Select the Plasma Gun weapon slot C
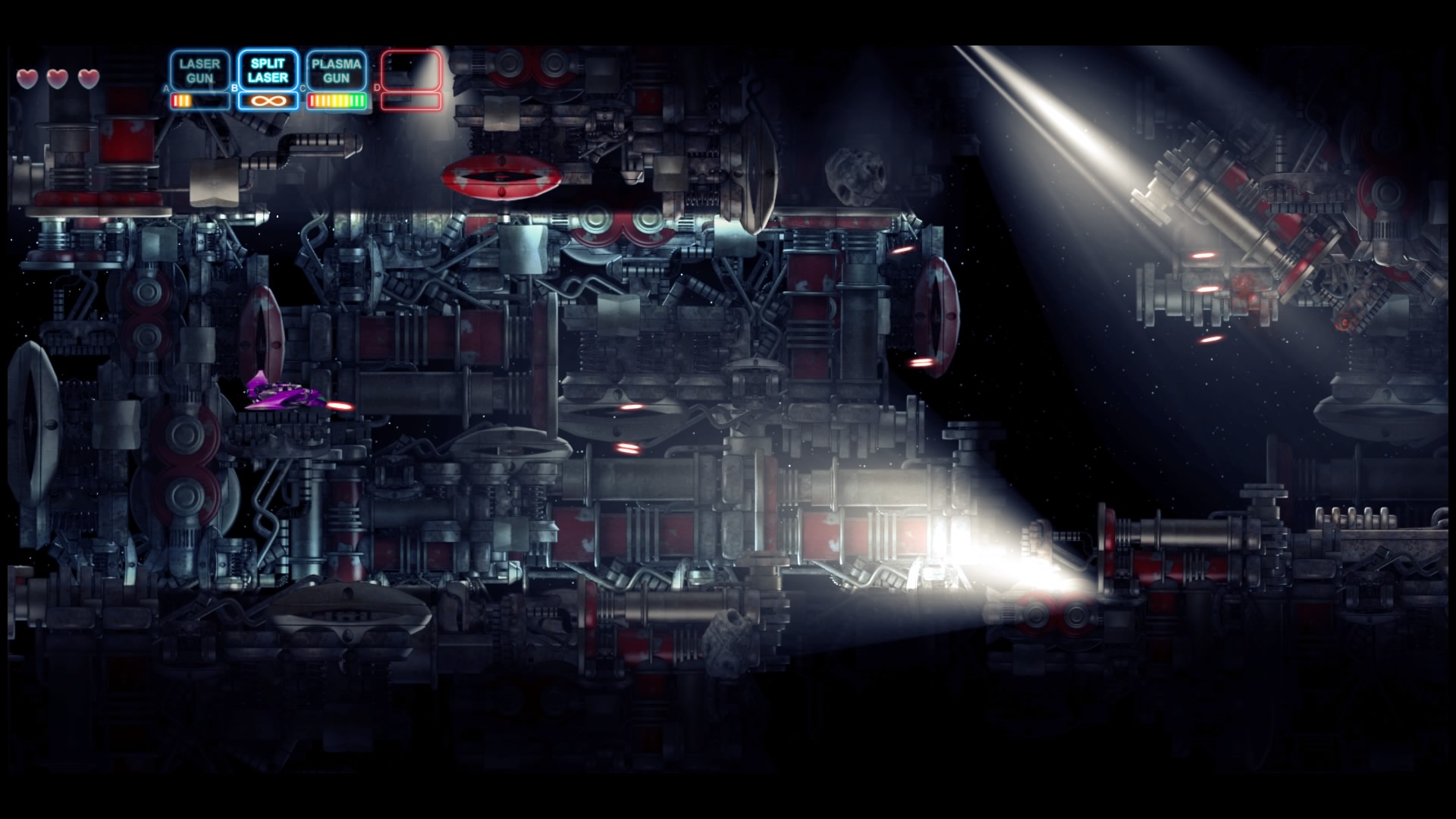 coord(336,71)
